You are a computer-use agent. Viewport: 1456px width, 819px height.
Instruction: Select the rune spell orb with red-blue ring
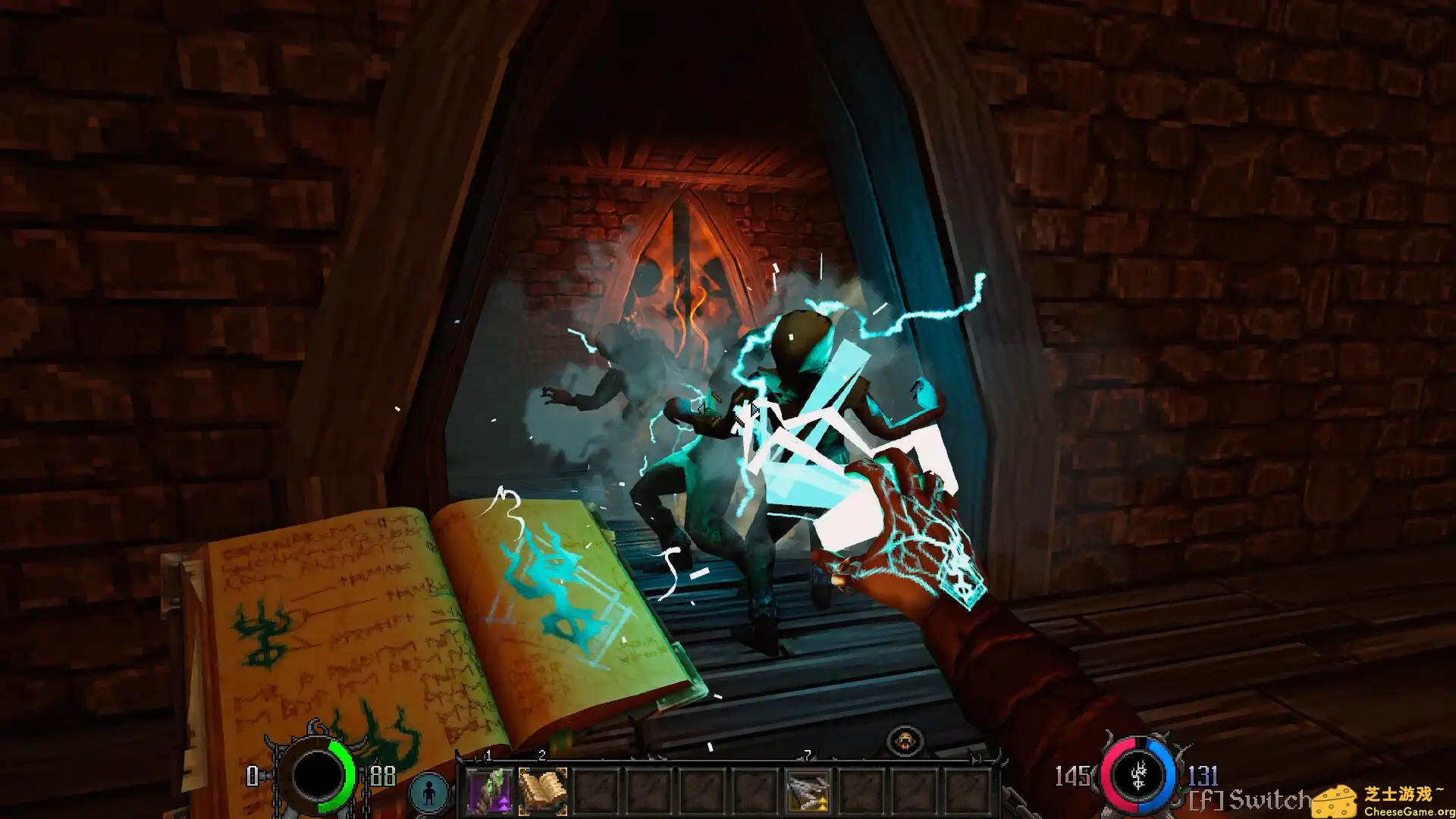click(x=1138, y=775)
